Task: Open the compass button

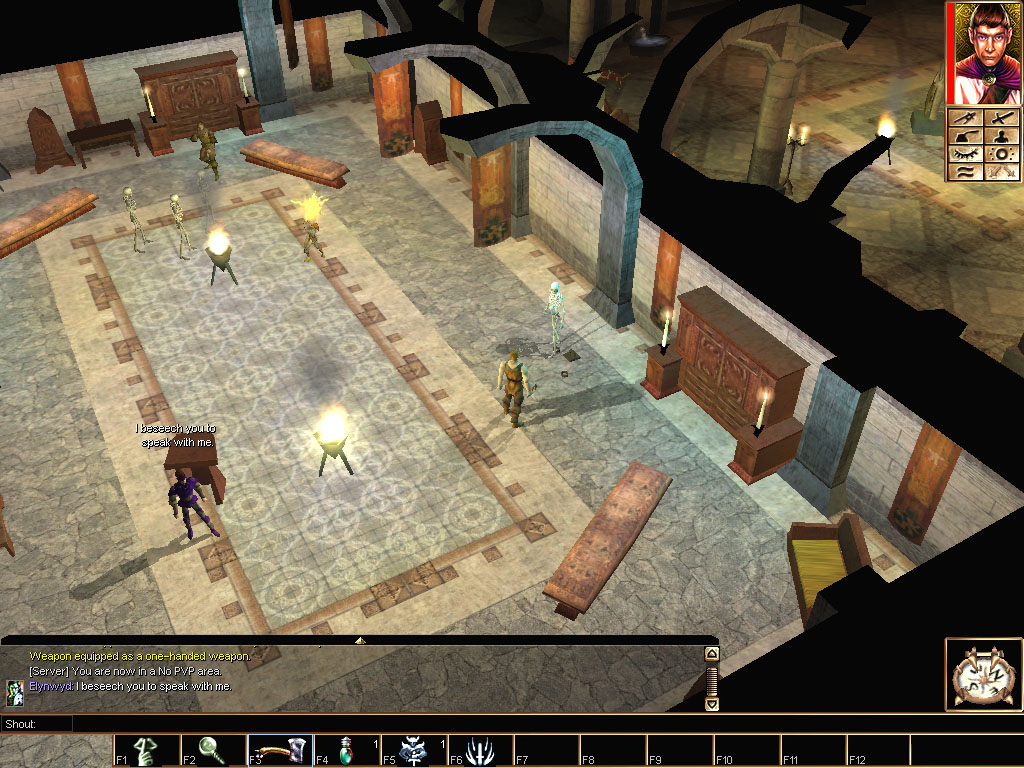Action: 981,675
